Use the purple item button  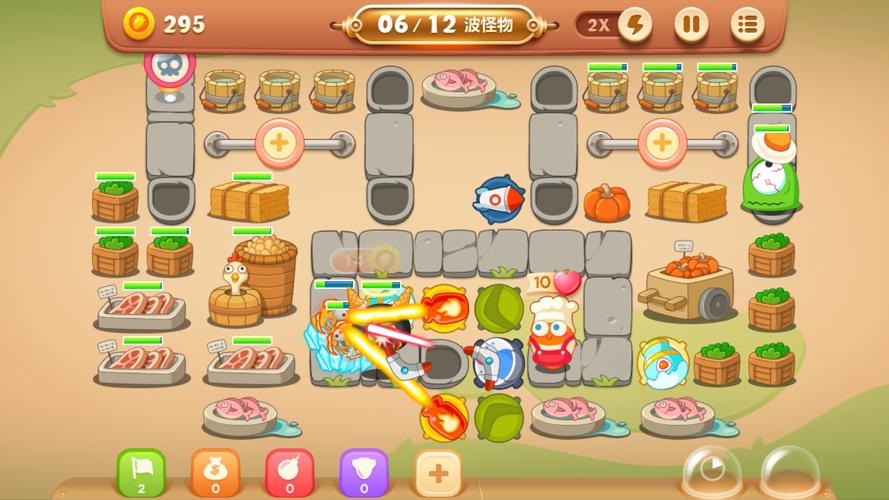coord(364,472)
